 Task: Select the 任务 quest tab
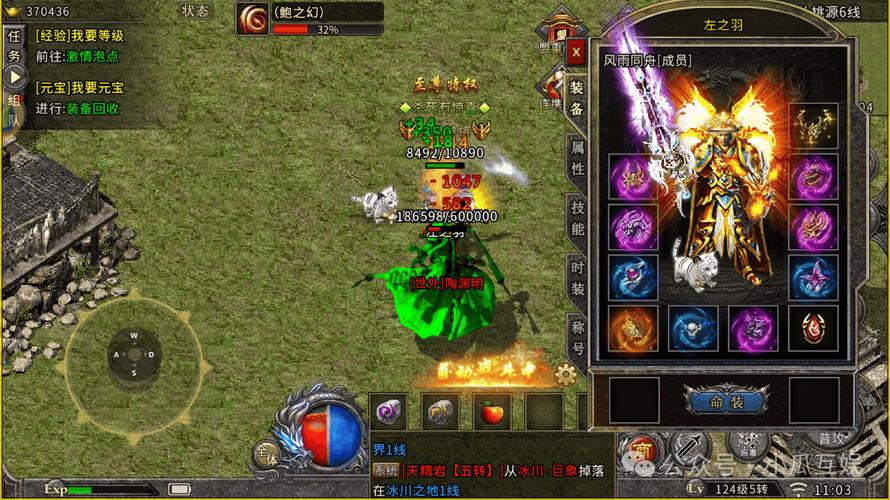pyautogui.click(x=14, y=46)
